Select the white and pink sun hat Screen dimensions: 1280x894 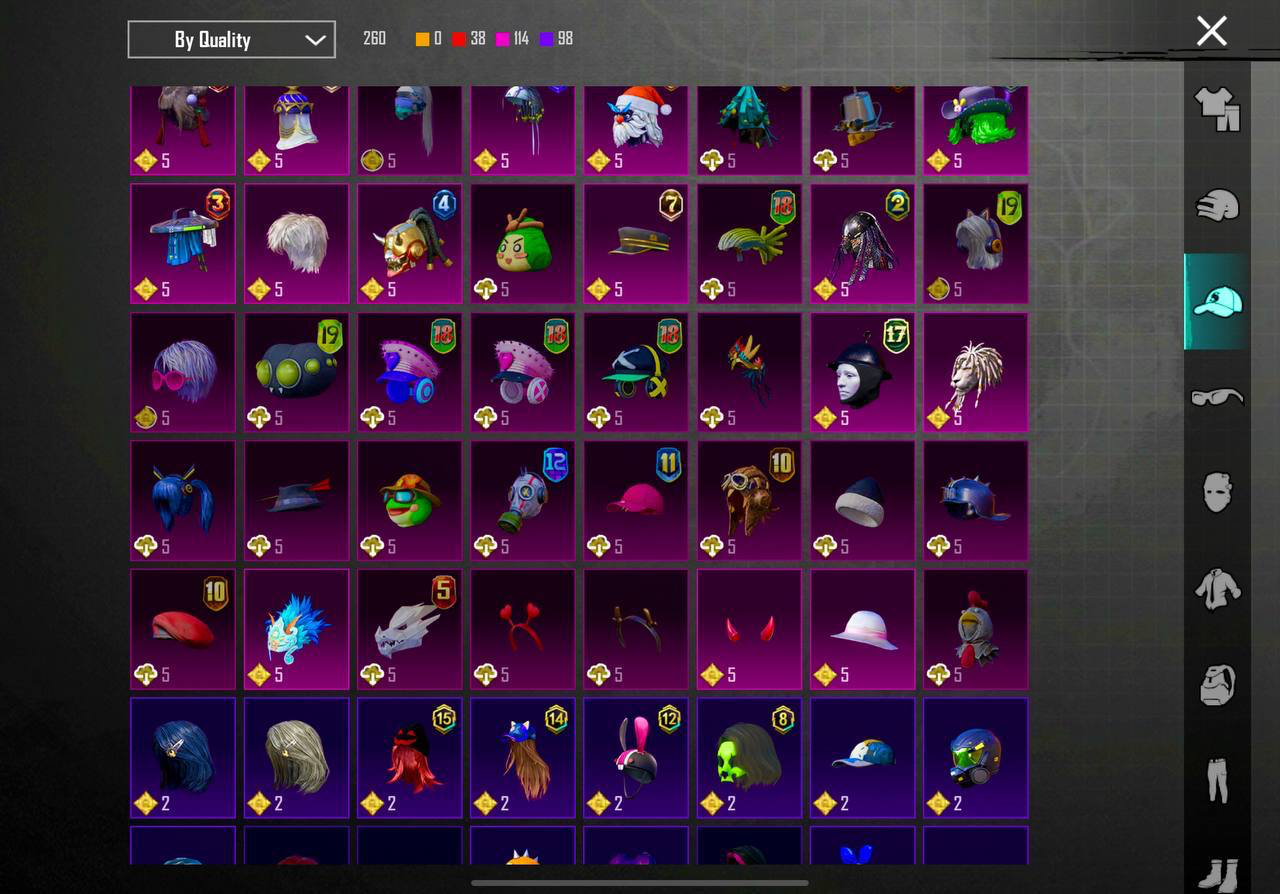863,629
